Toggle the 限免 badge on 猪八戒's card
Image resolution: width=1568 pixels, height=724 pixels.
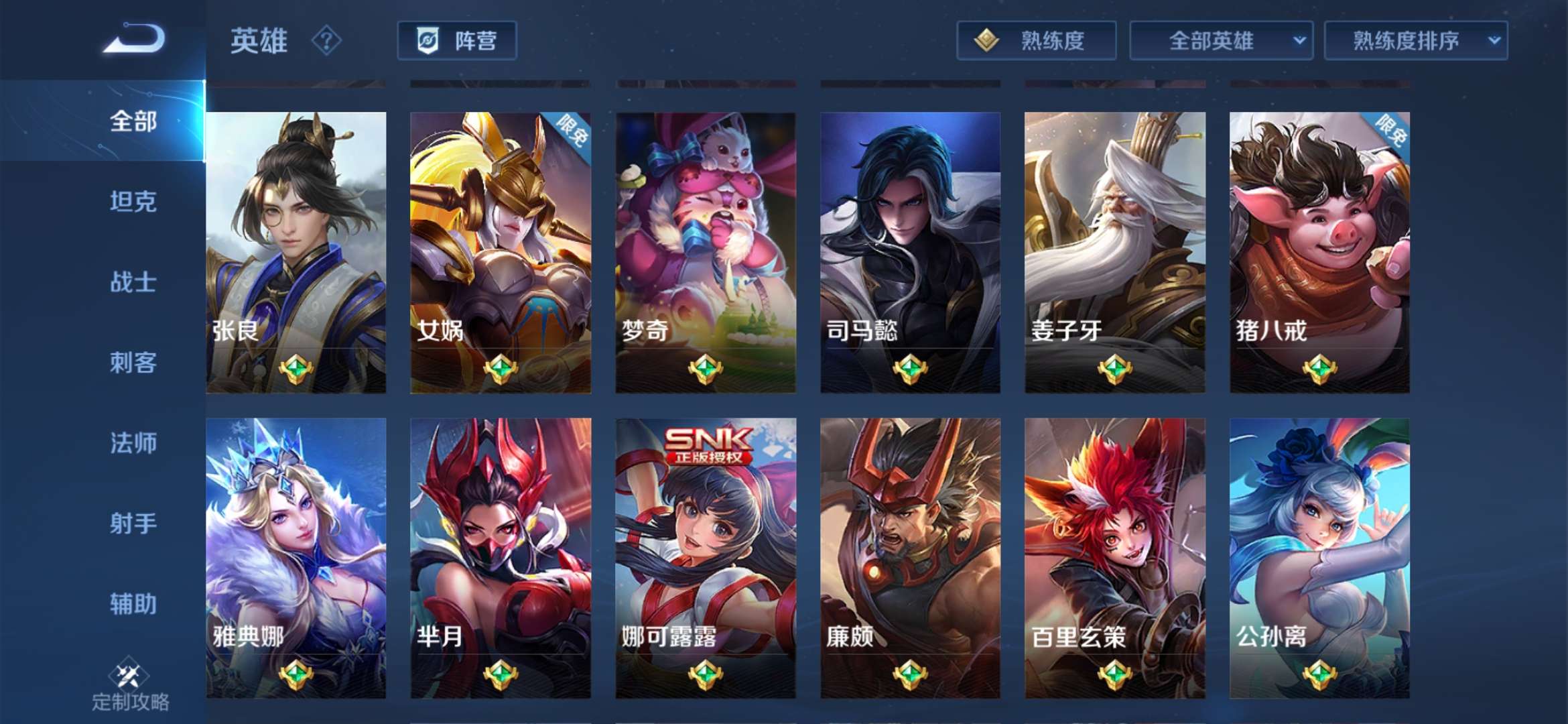pyautogui.click(x=1390, y=131)
